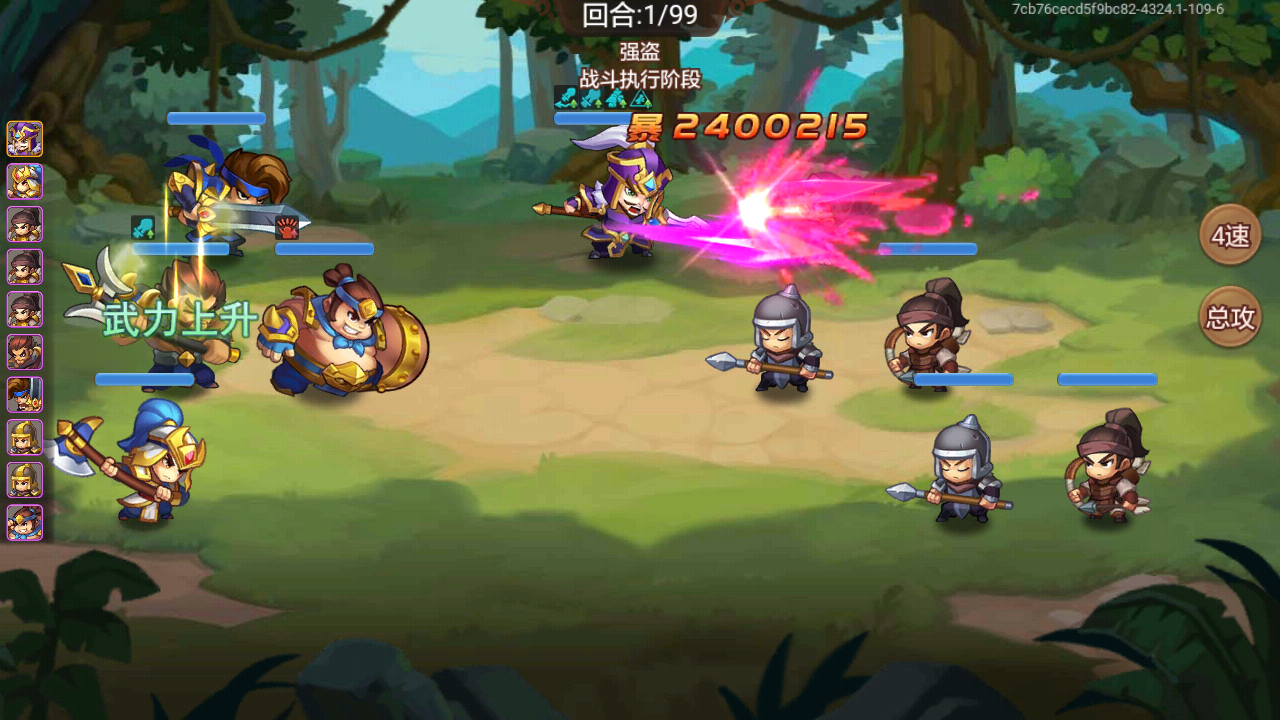Select the monkey warrior portrait in sidebar
This screenshot has height=720, width=1280.
tap(24, 353)
